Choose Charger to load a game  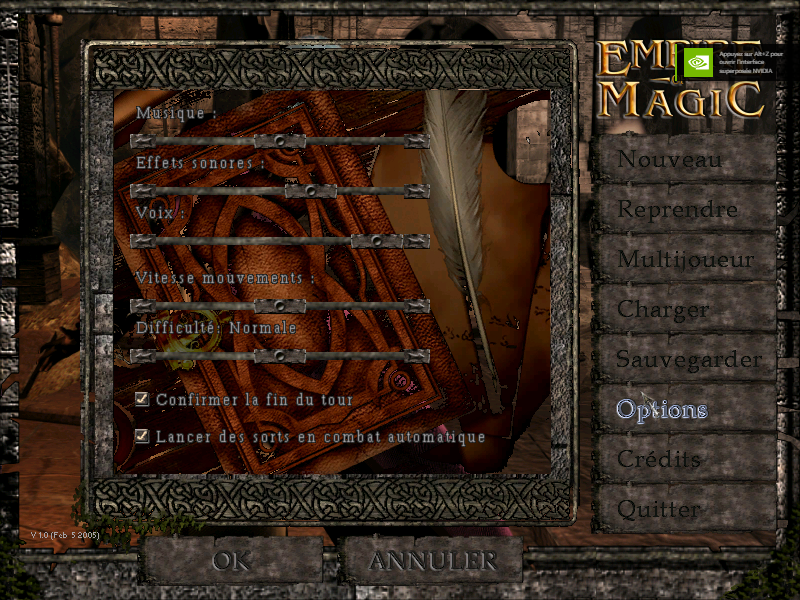tap(683, 310)
